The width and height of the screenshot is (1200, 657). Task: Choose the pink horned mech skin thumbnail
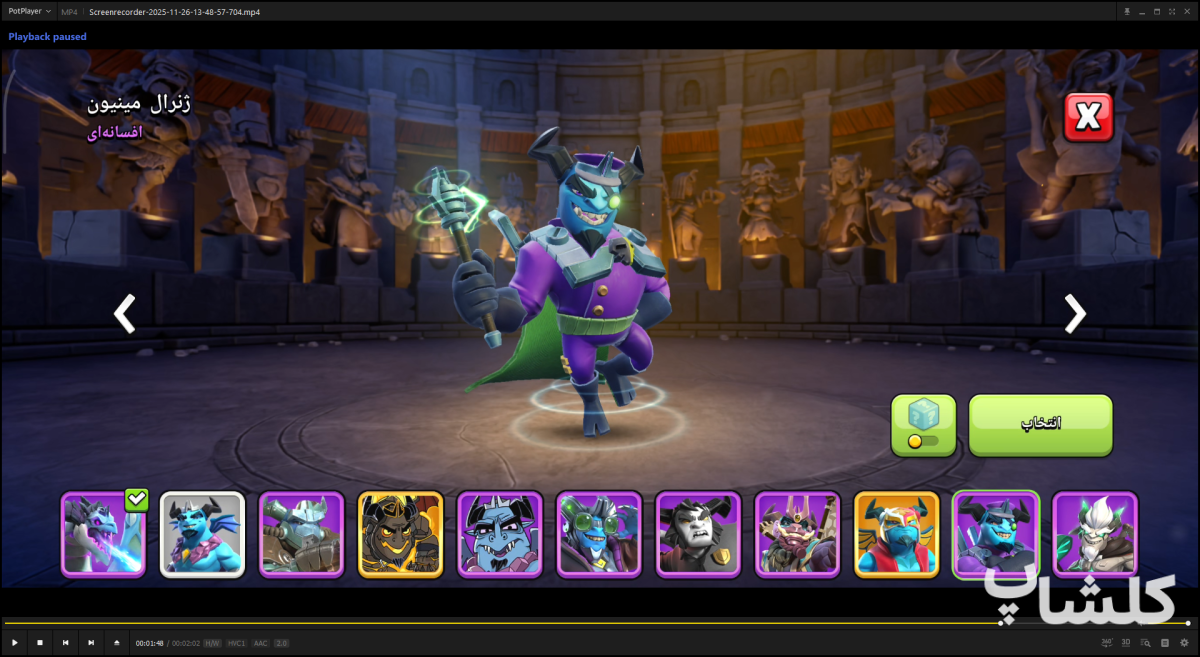coord(797,535)
